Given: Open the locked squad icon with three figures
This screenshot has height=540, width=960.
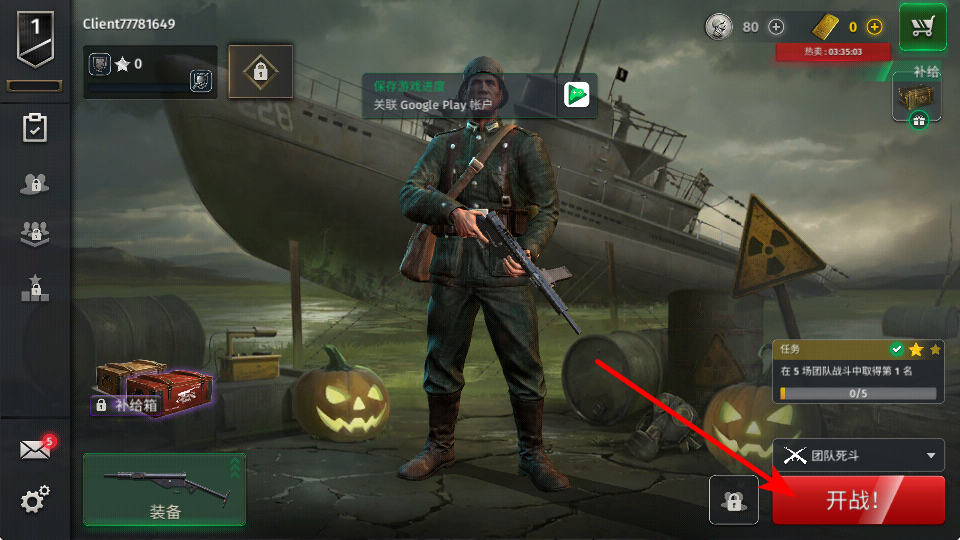Looking at the screenshot, I should (35, 234).
